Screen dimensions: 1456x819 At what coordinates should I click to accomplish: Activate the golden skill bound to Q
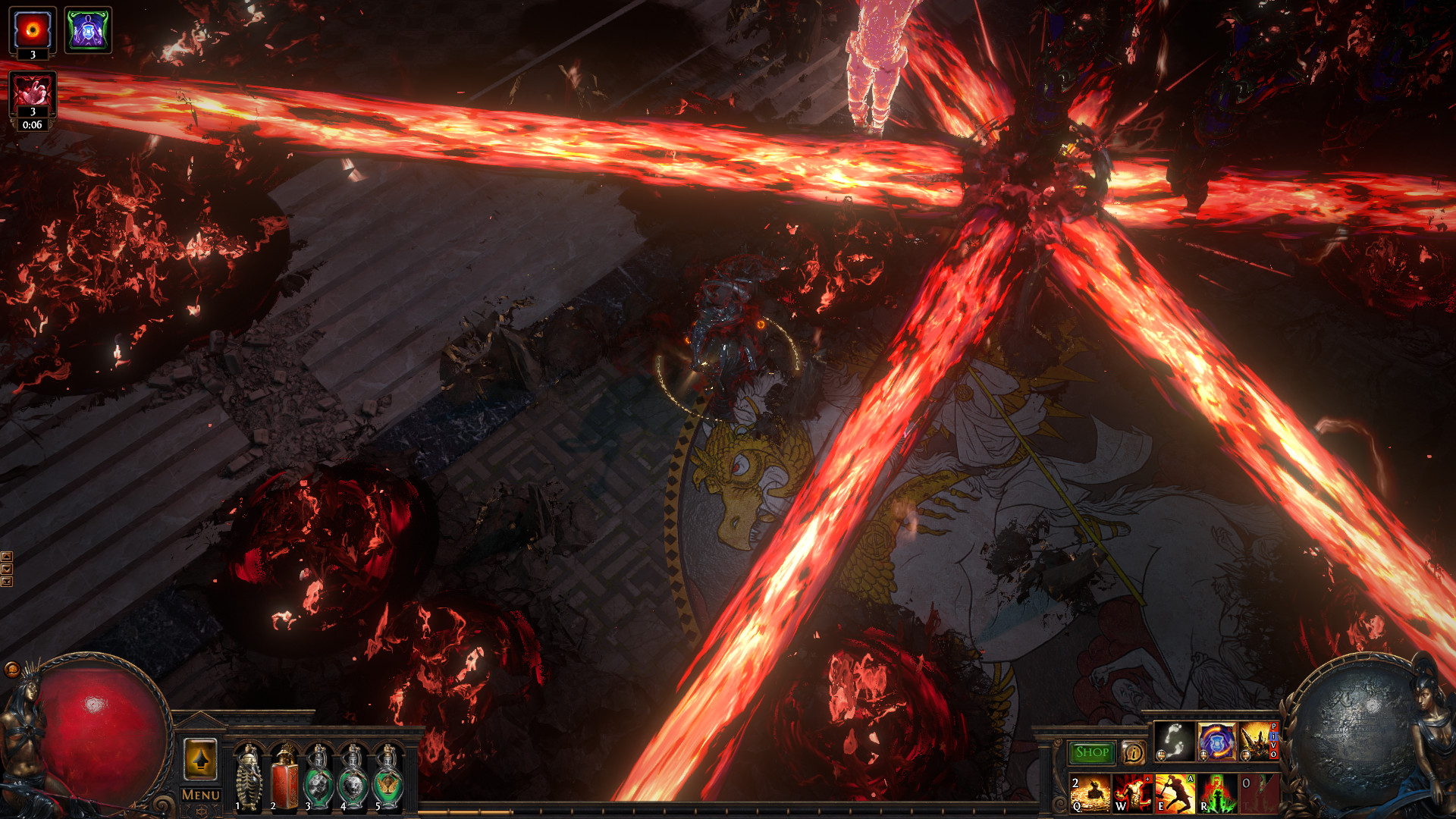[x=1090, y=795]
